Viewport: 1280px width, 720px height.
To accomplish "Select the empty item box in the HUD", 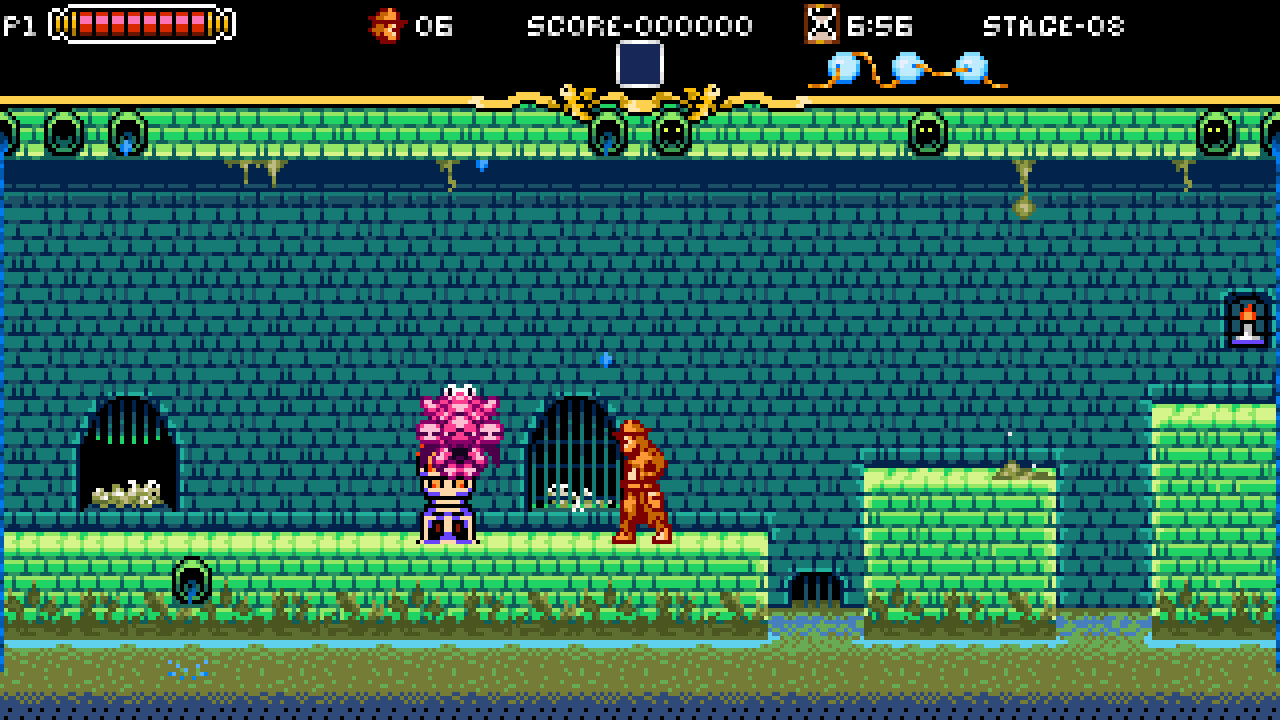I will [x=639, y=66].
